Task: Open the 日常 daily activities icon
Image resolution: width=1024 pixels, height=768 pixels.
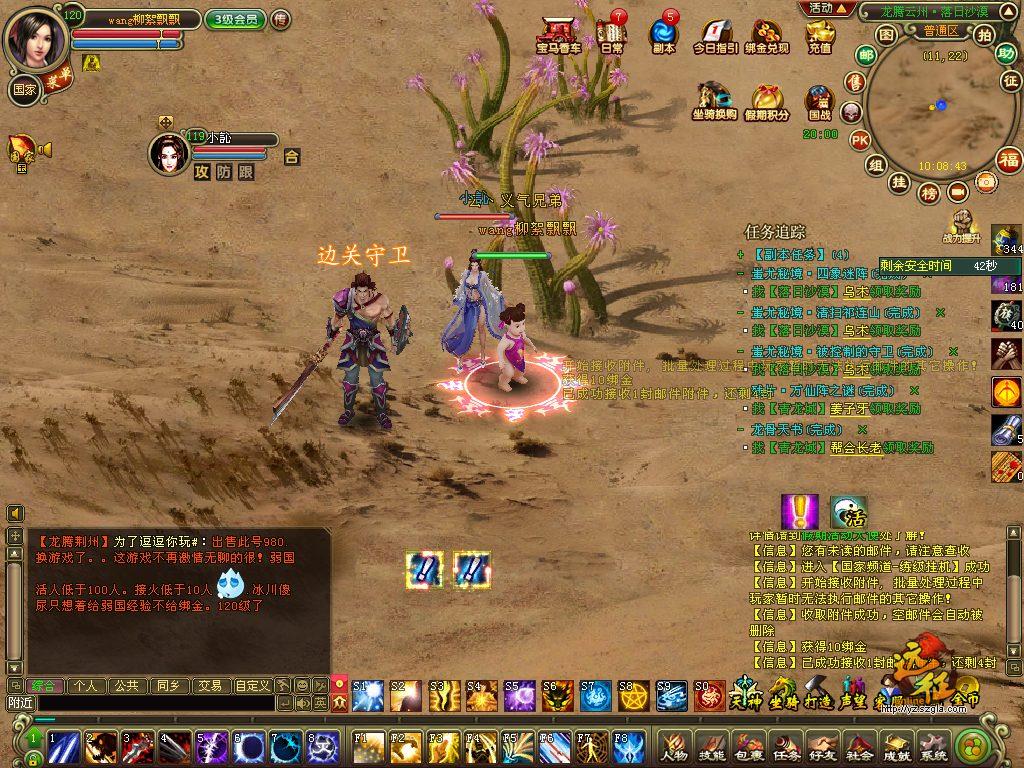Action: [611, 33]
